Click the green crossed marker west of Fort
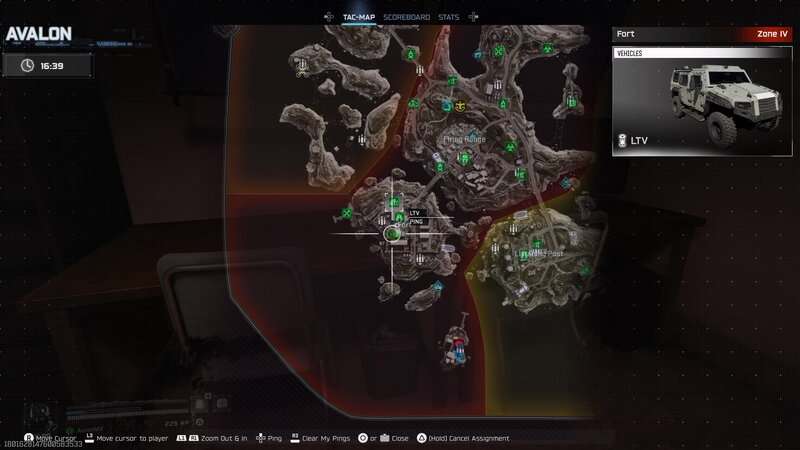The width and height of the screenshot is (800, 450). [347, 212]
